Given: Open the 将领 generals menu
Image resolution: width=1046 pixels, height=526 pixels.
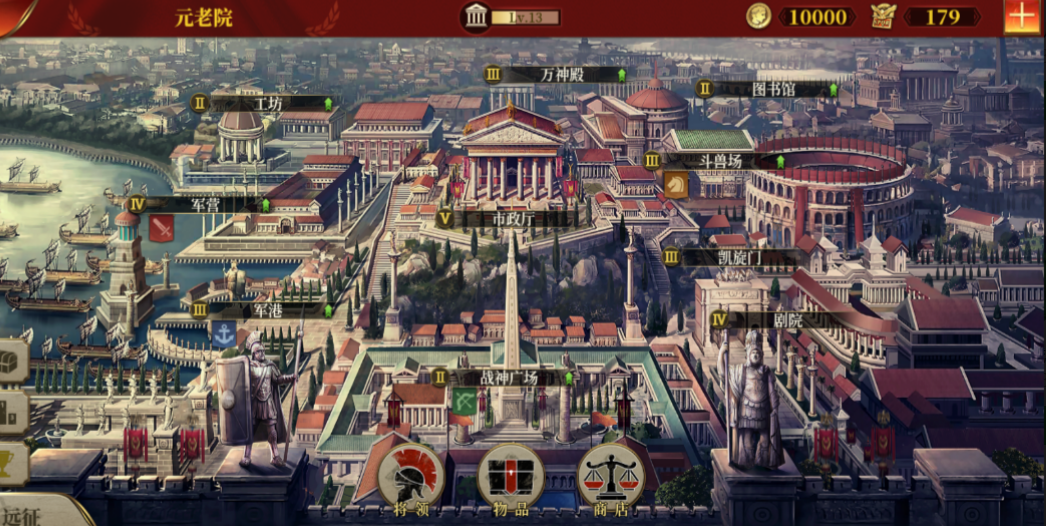Looking at the screenshot, I should 412,475.
